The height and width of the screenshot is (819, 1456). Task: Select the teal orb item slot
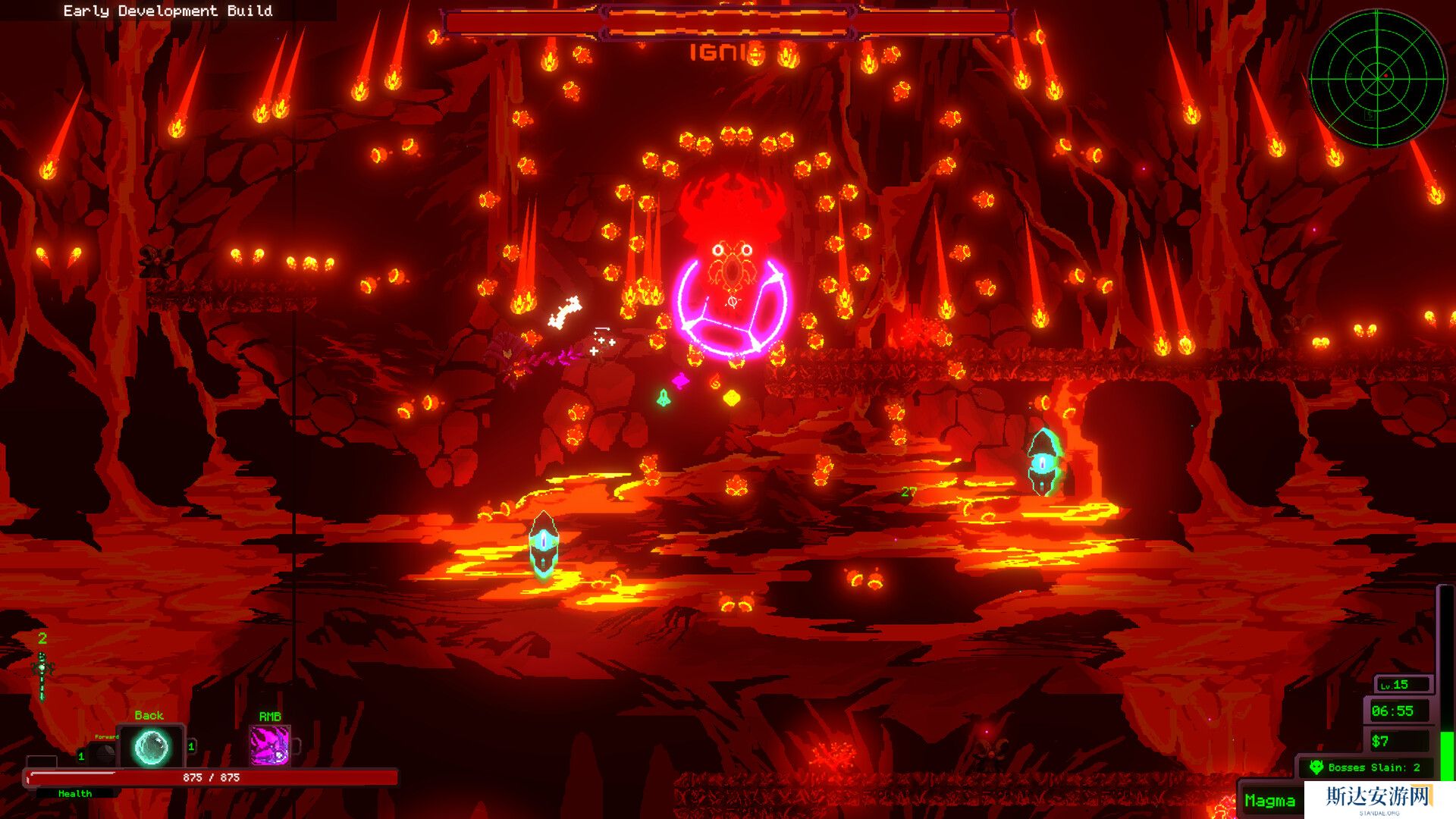(x=151, y=747)
